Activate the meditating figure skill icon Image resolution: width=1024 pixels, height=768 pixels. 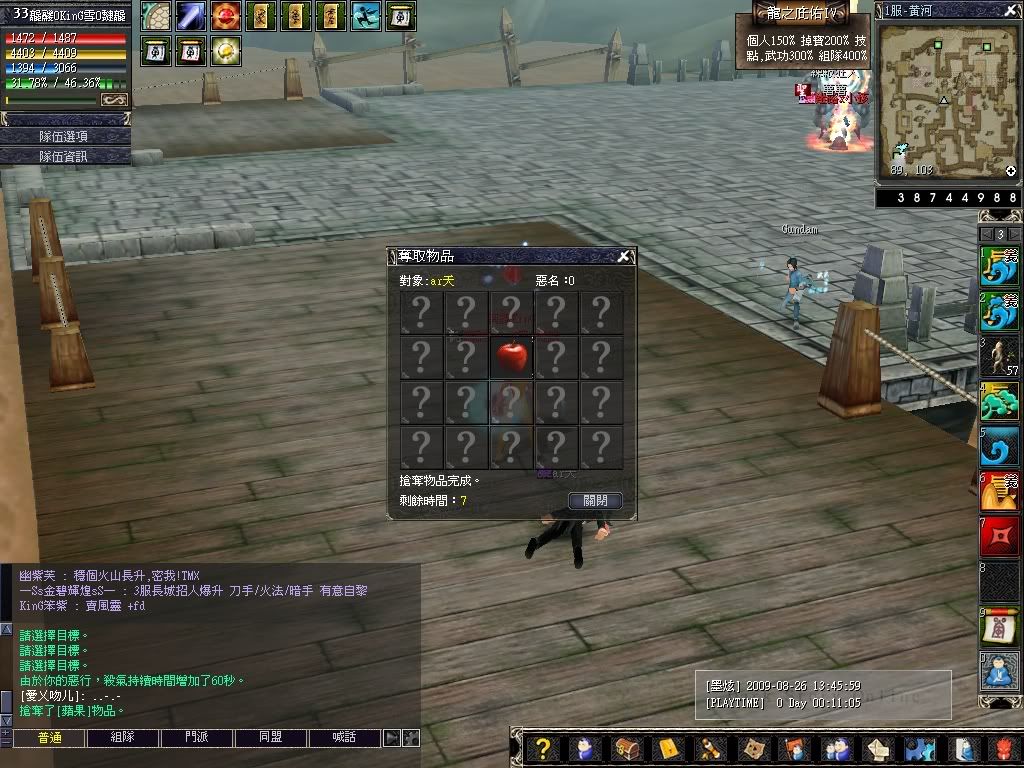1000,671
